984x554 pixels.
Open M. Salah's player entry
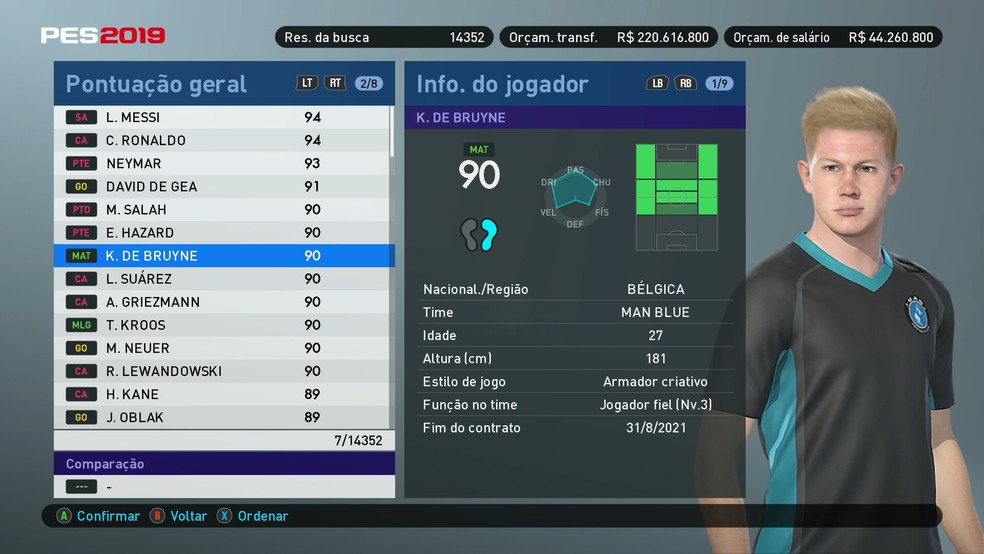click(220, 209)
